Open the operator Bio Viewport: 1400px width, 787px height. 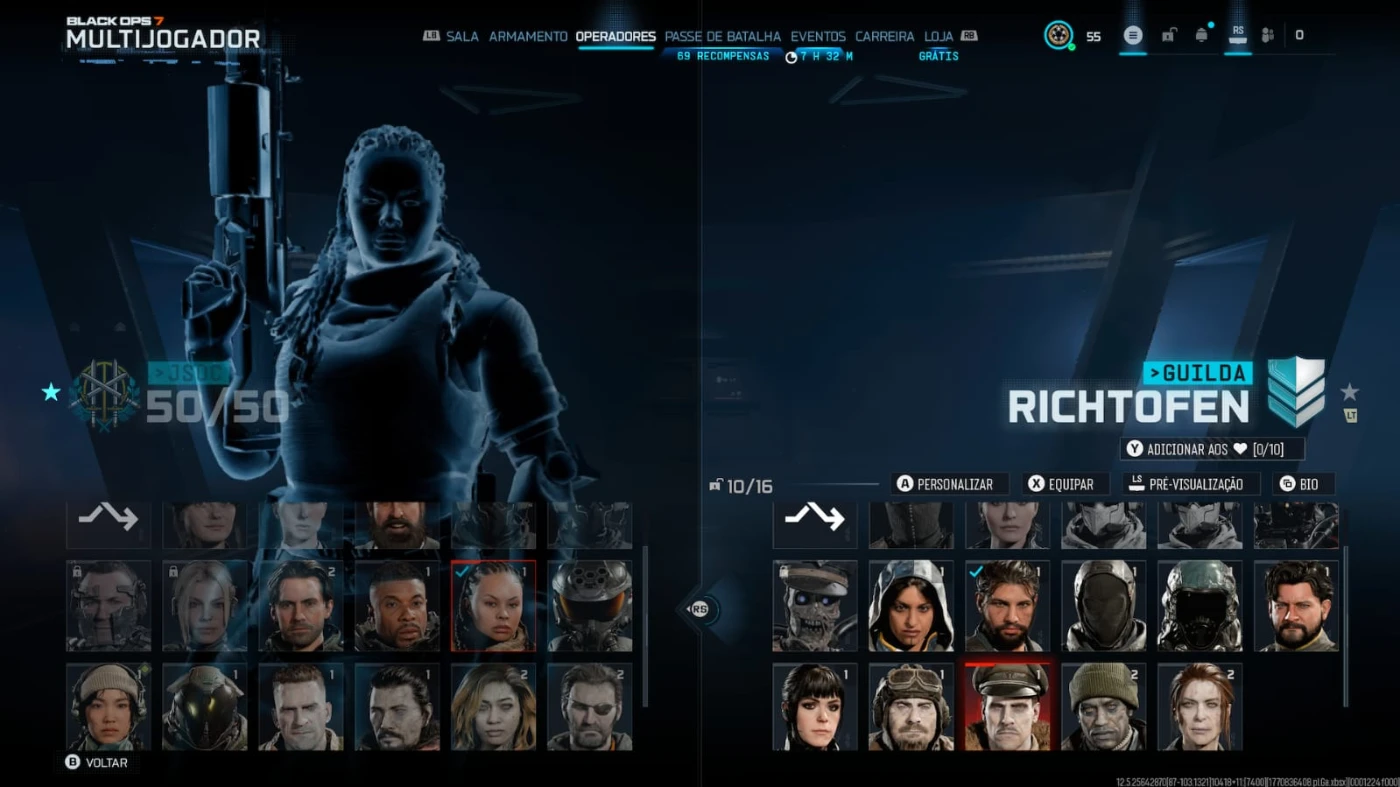pyautogui.click(x=1303, y=484)
